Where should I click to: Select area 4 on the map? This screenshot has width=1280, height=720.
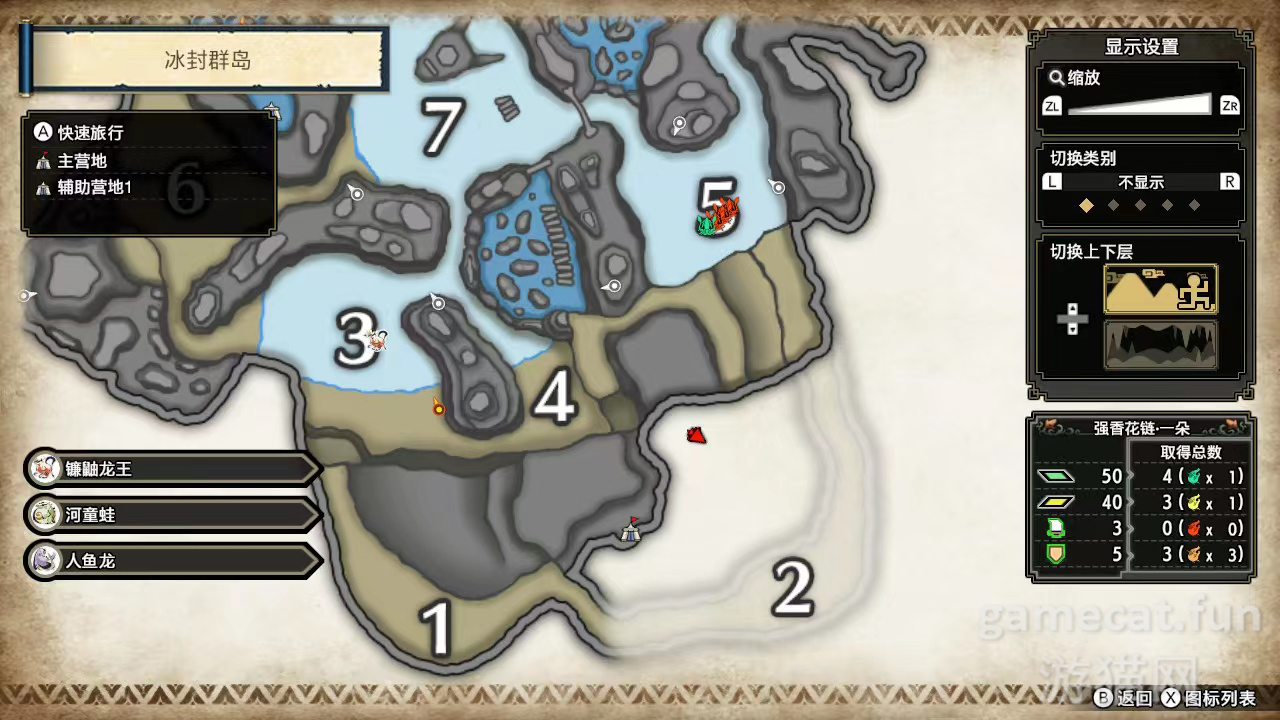pyautogui.click(x=554, y=398)
